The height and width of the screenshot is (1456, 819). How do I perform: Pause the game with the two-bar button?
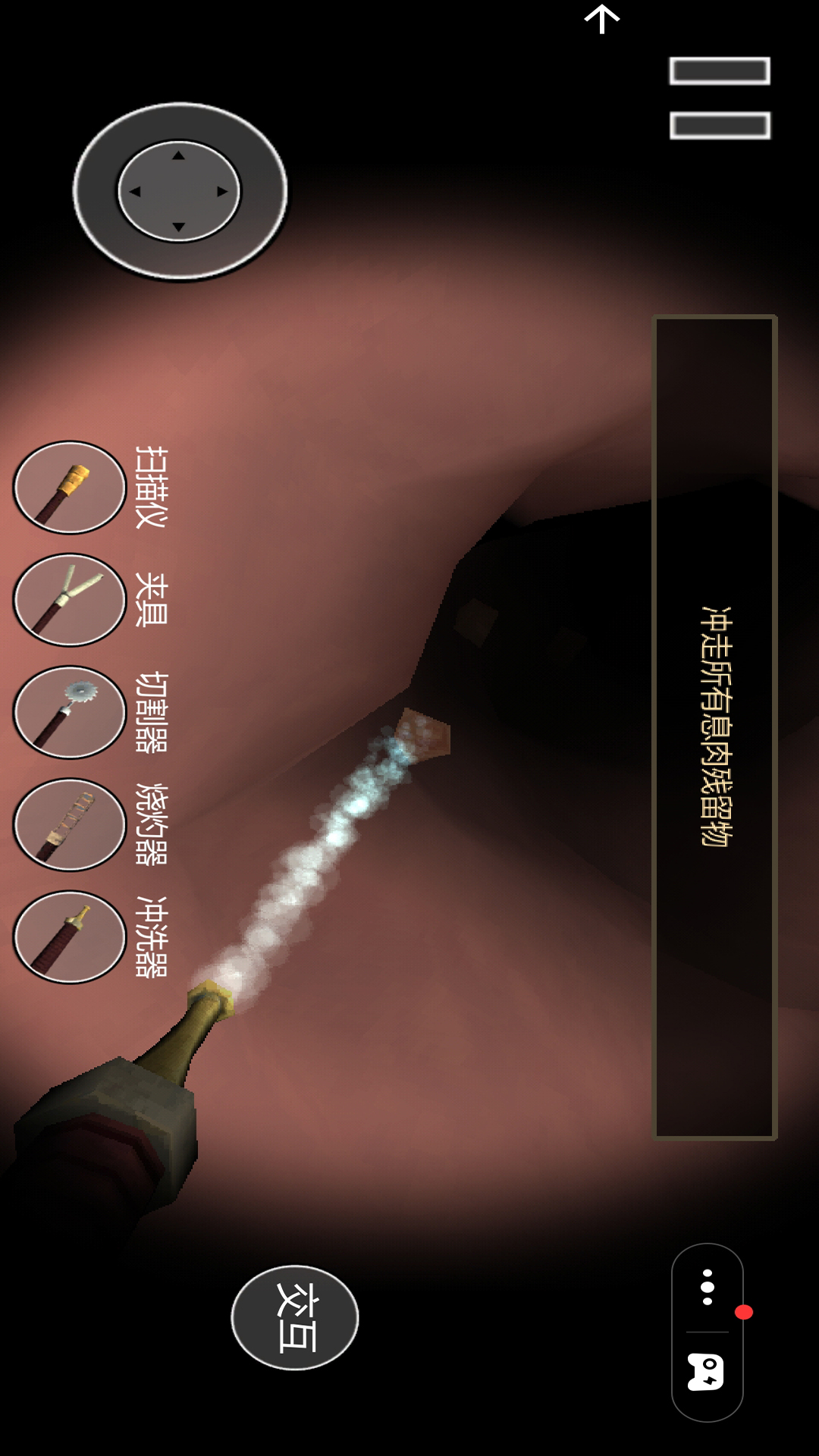coord(720,99)
